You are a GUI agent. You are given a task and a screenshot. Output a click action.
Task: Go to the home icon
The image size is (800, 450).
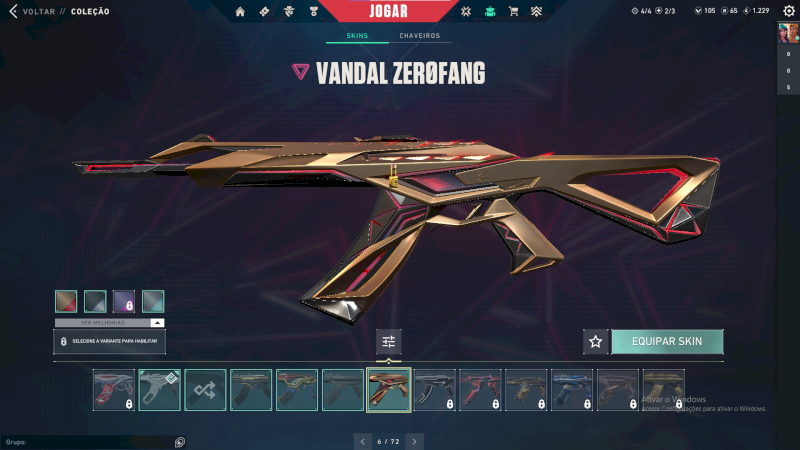(240, 12)
